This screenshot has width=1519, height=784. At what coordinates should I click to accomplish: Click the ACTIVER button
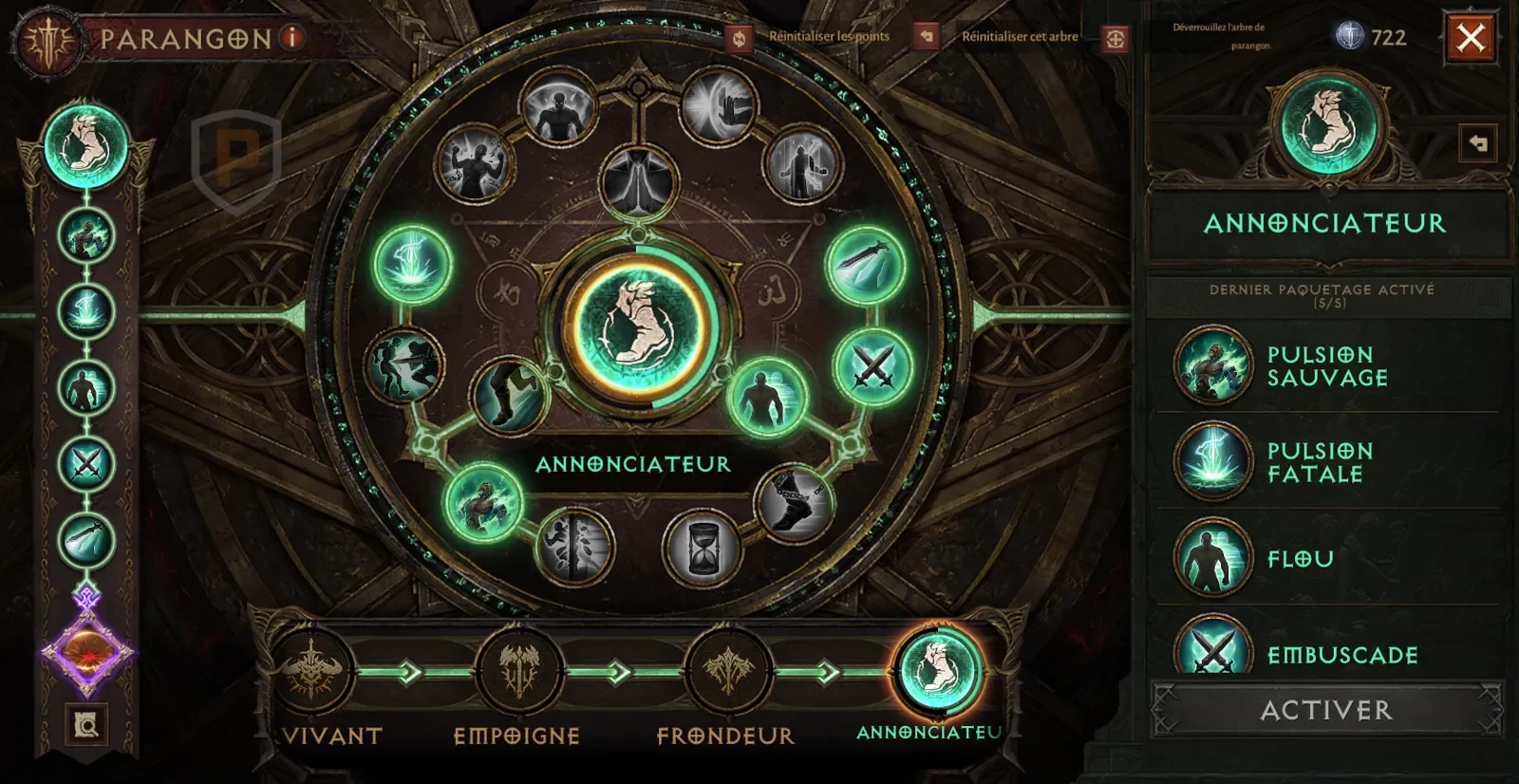point(1326,710)
